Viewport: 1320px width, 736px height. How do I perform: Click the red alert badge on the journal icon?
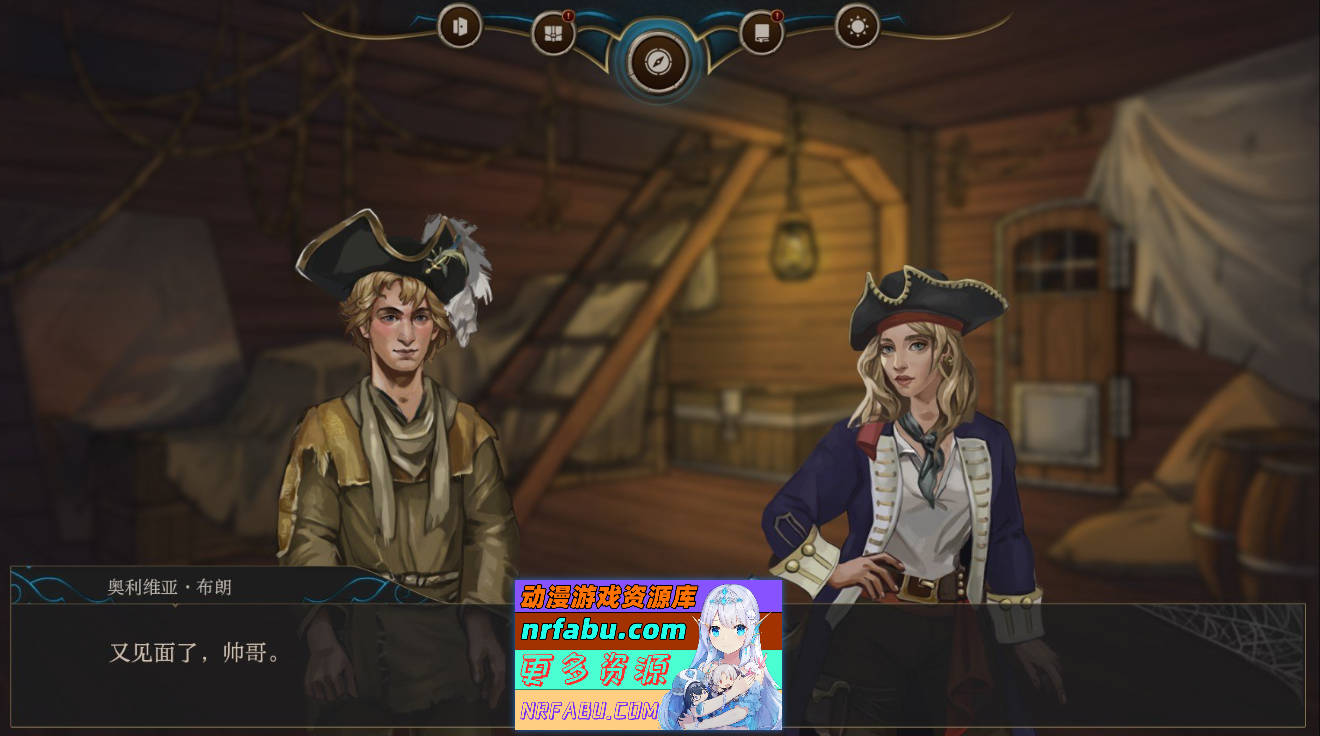pos(778,16)
